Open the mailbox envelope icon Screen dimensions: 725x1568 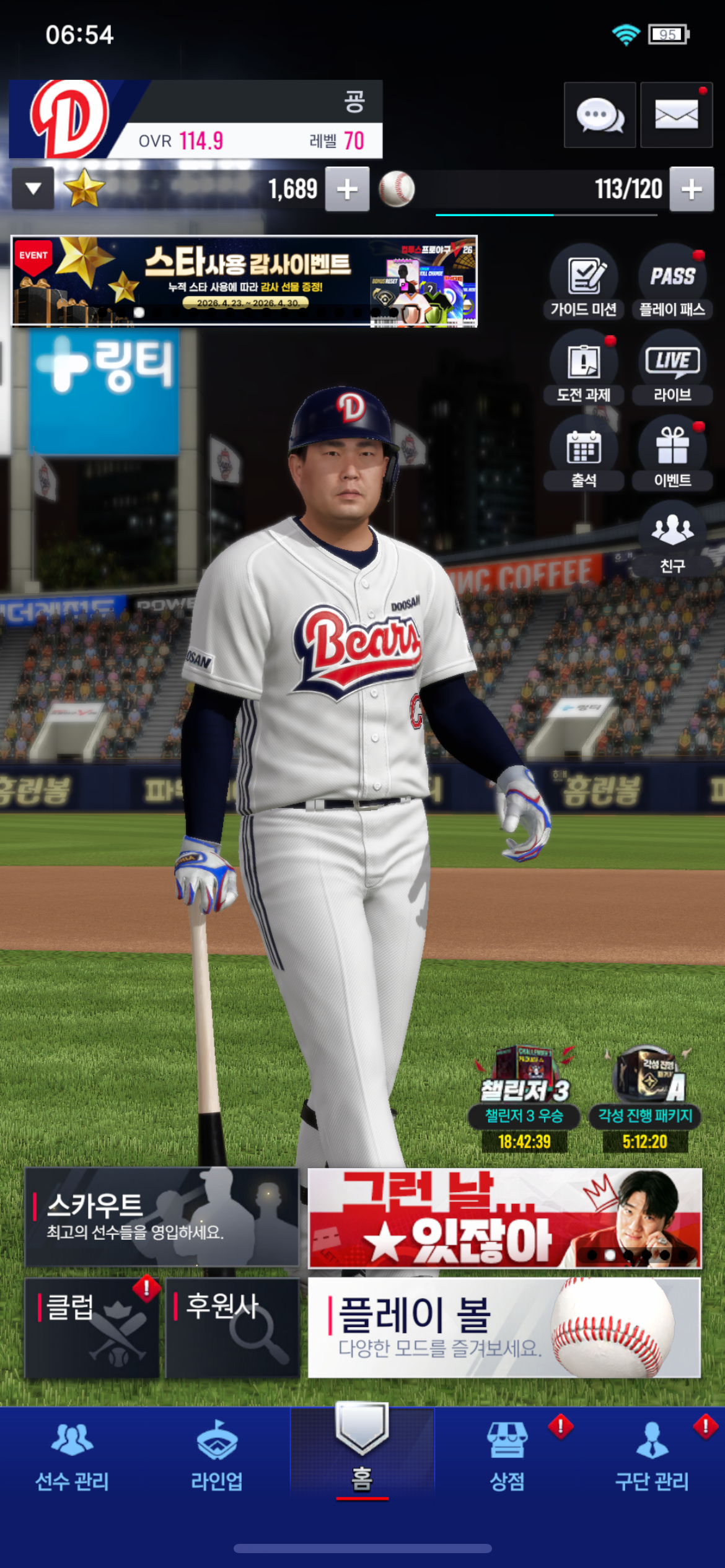[676, 115]
